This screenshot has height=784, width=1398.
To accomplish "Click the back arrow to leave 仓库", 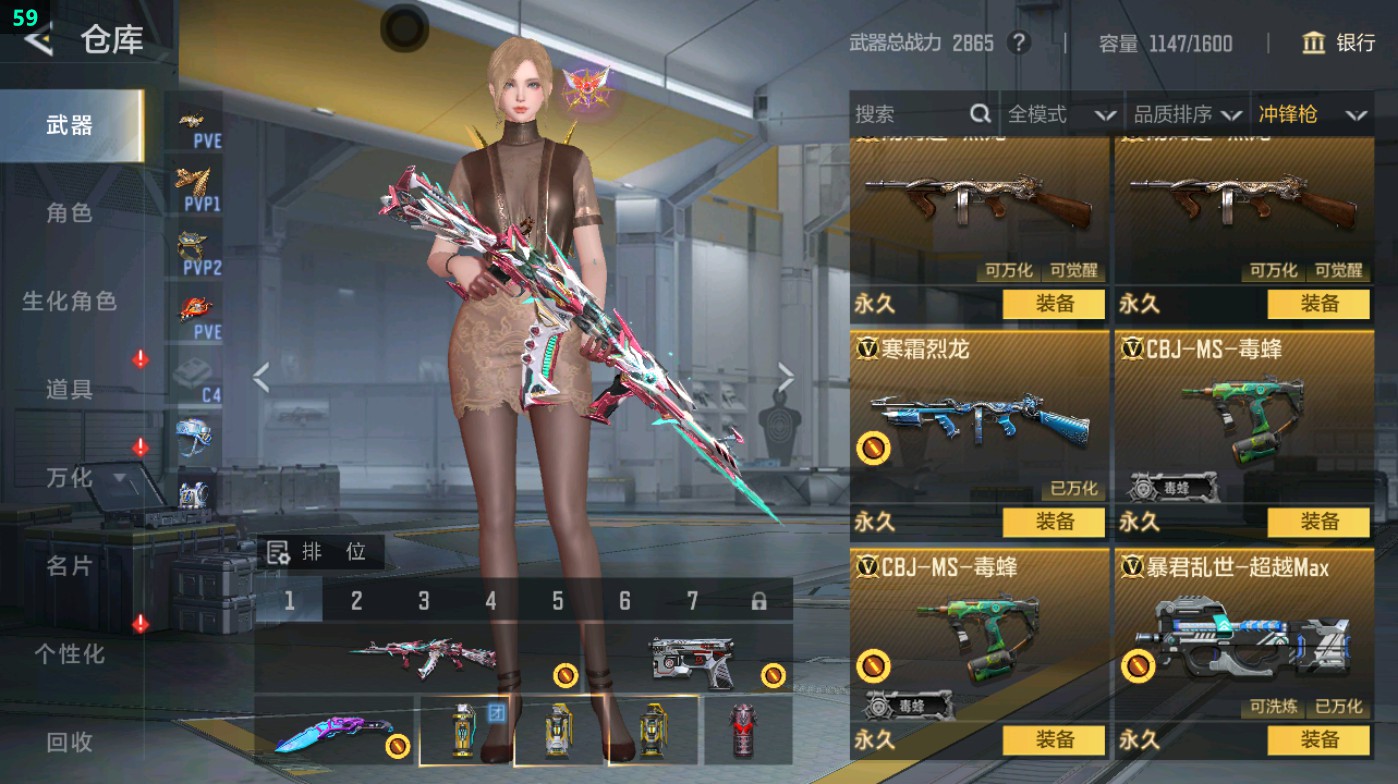I will click(40, 40).
